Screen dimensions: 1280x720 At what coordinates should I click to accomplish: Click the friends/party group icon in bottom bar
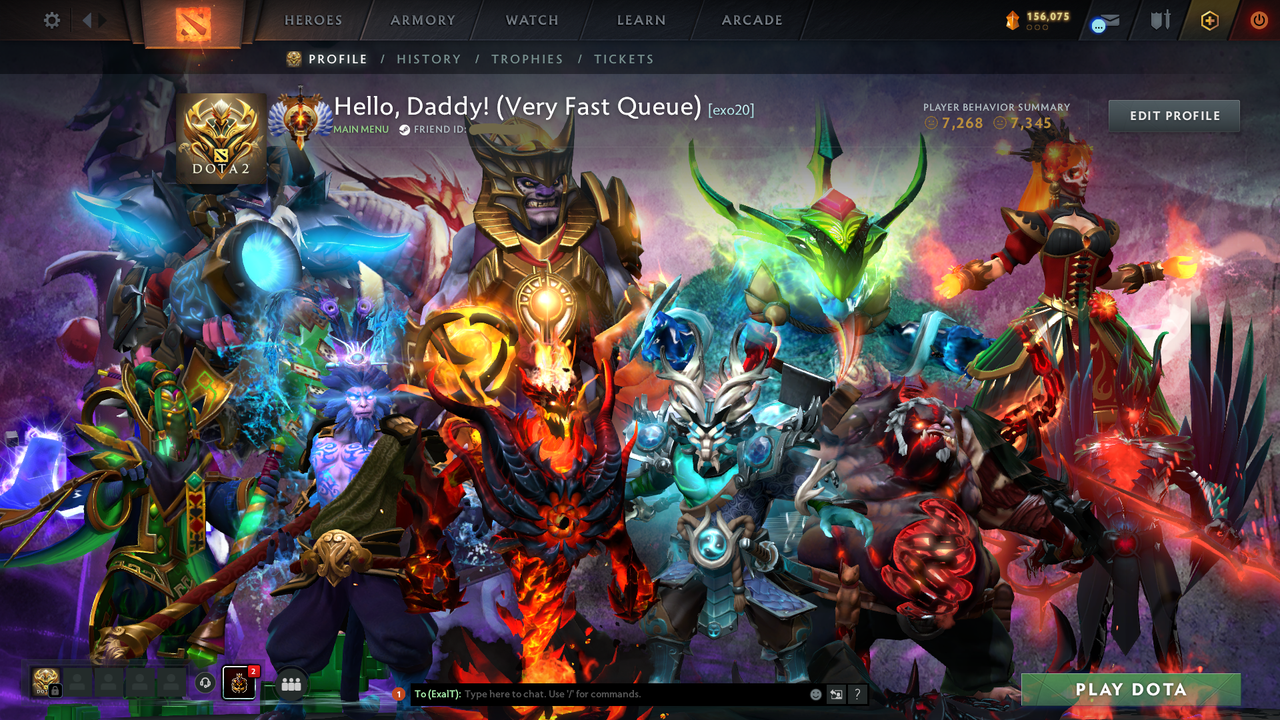coord(290,684)
